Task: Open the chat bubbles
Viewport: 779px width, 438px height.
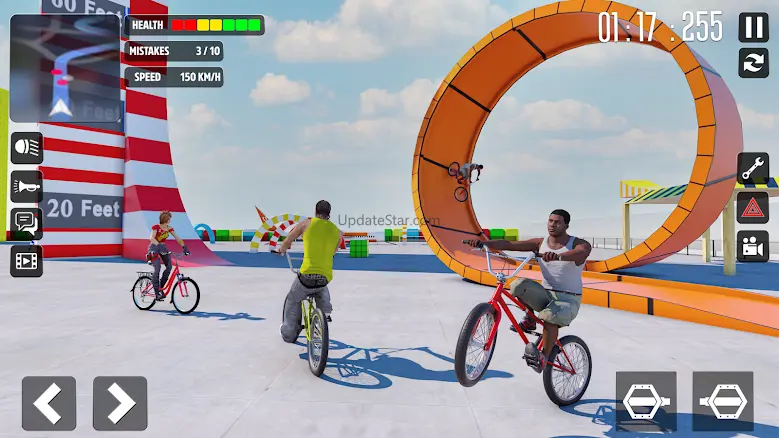Action: [x=26, y=223]
